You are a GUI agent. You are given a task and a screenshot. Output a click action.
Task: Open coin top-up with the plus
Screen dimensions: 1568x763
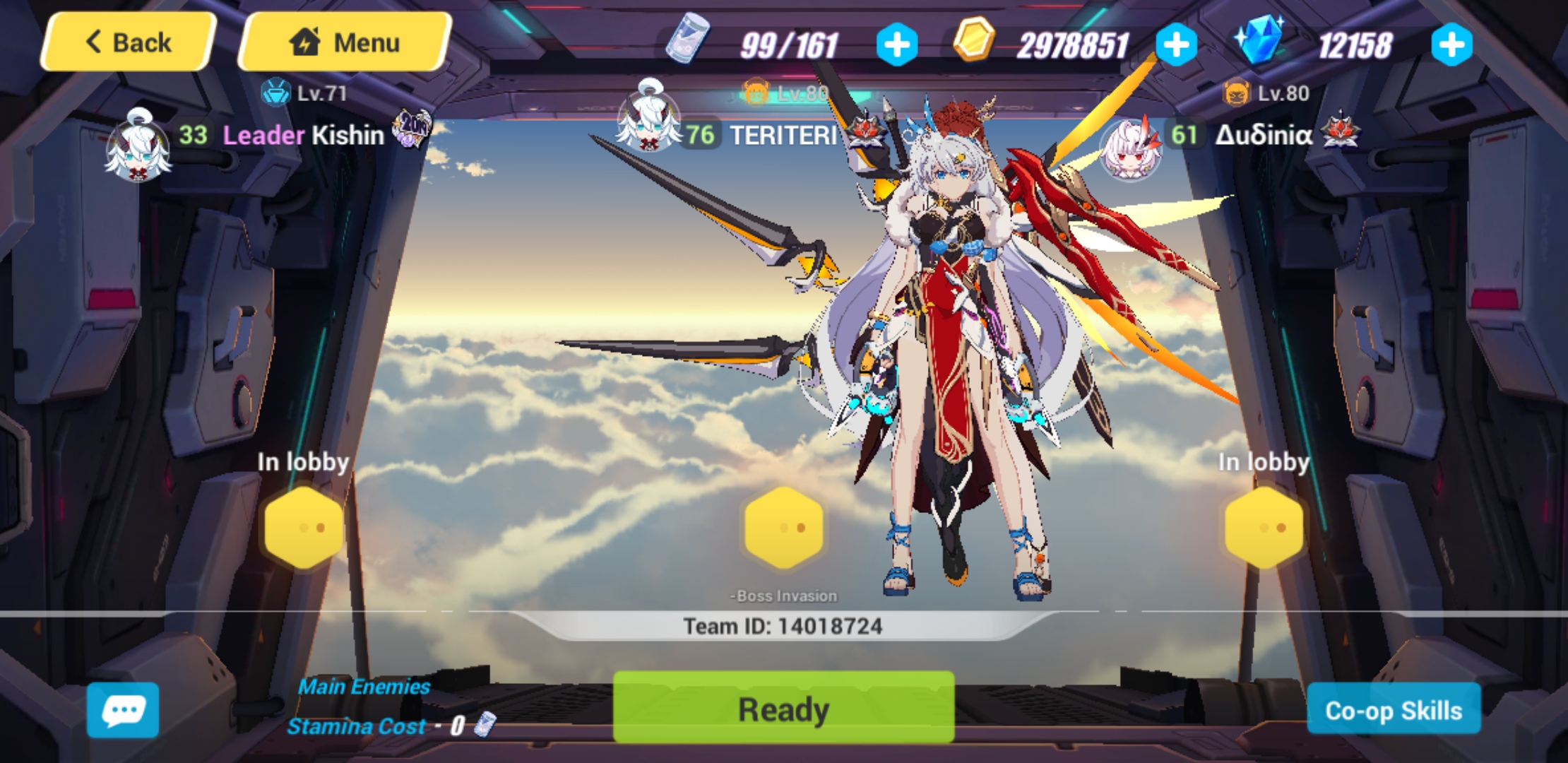pyautogui.click(x=1175, y=44)
